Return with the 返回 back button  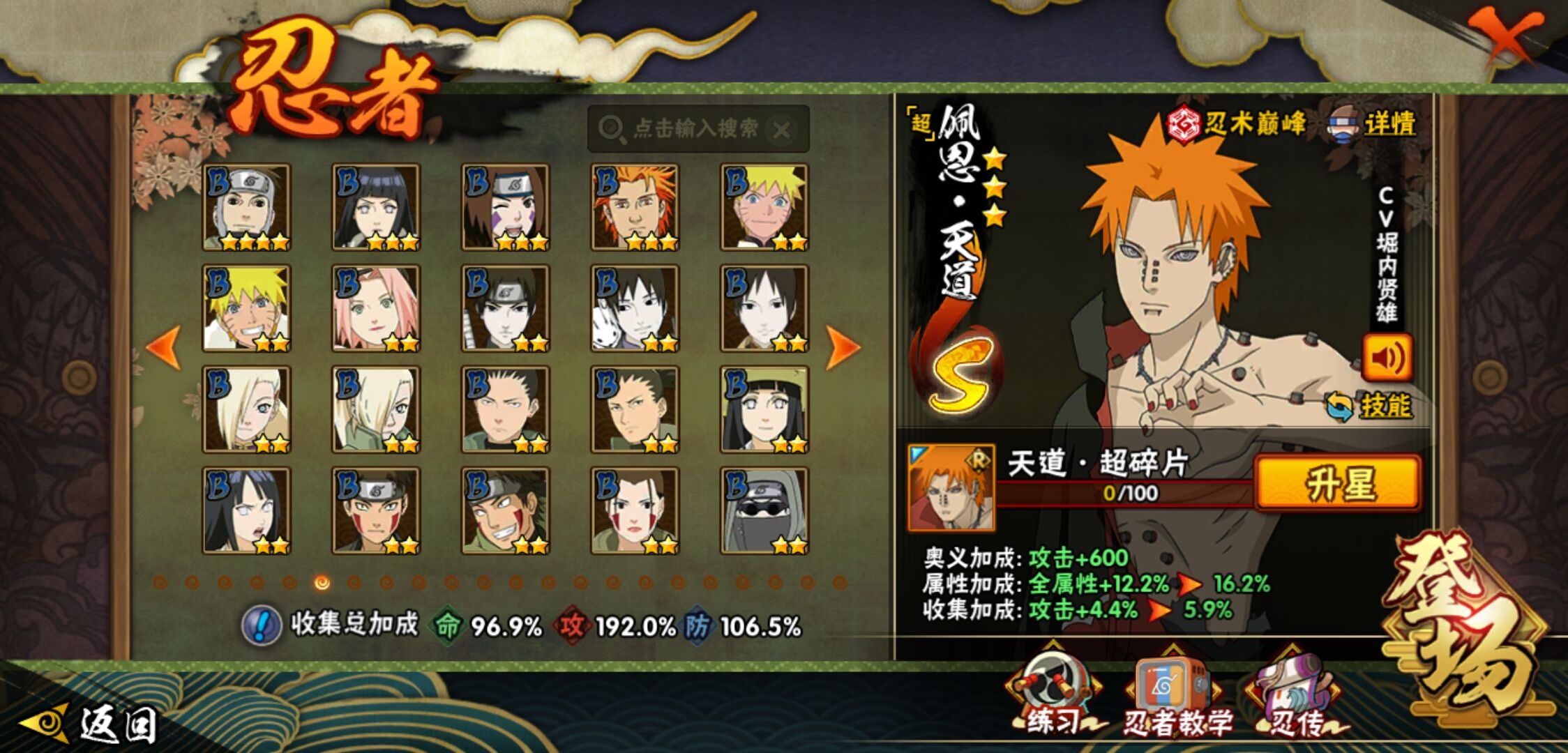91,724
